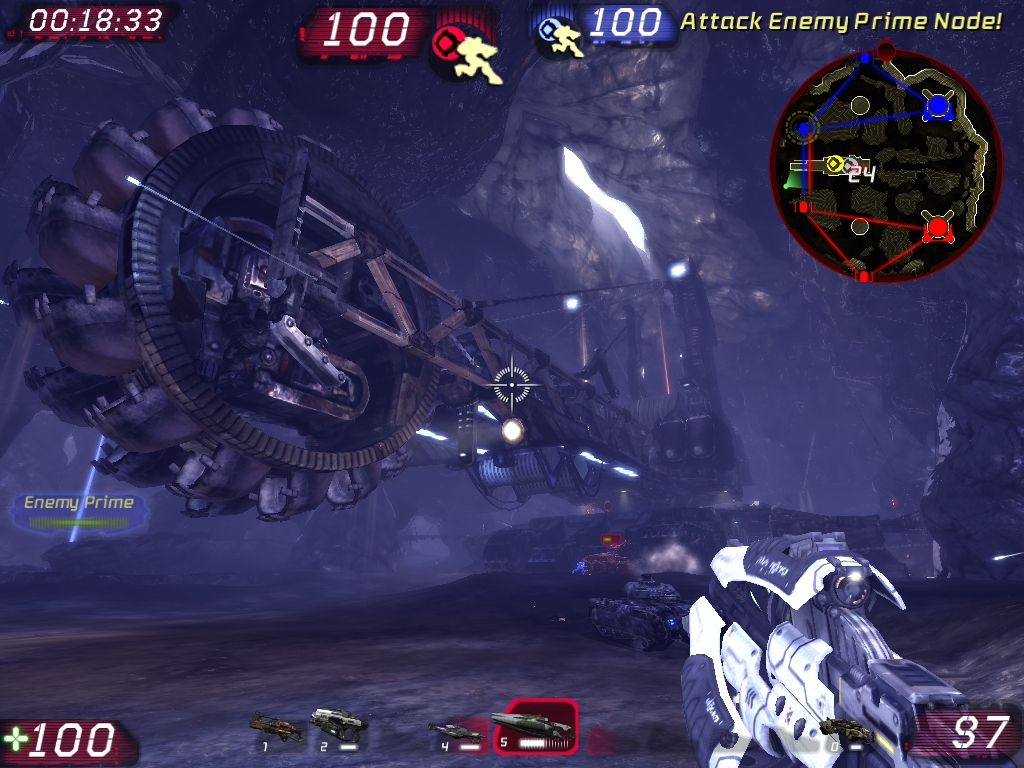Screen dimensions: 1024x768
Task: Switch to the weapon in slot 2
Action: (337, 724)
